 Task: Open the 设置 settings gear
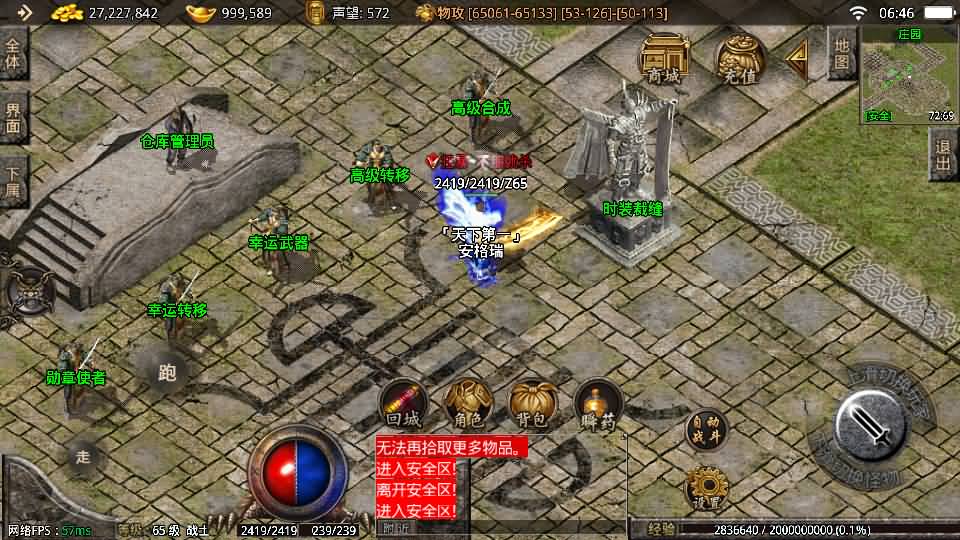point(705,488)
